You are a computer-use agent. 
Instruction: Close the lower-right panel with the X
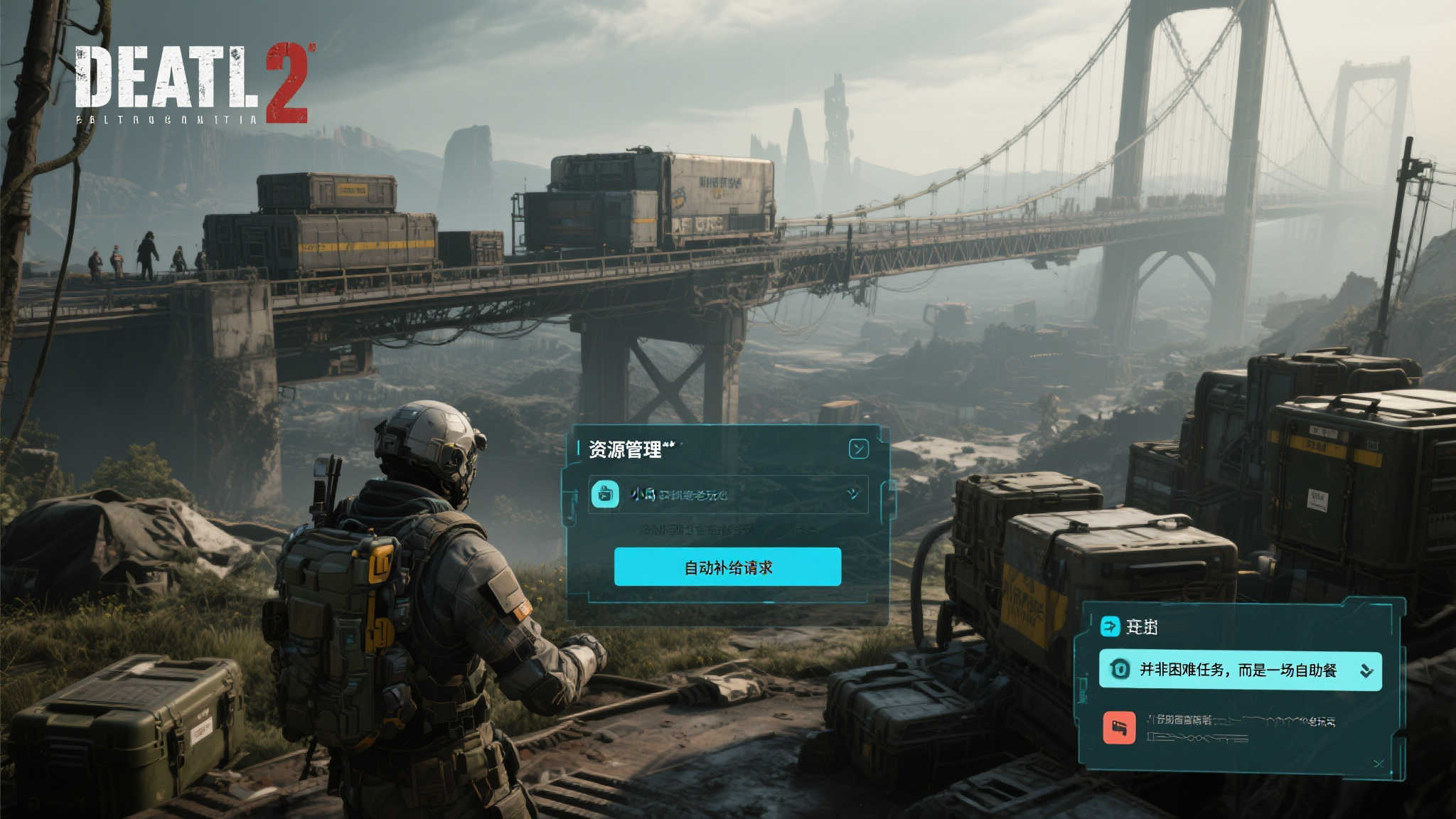point(1379,764)
